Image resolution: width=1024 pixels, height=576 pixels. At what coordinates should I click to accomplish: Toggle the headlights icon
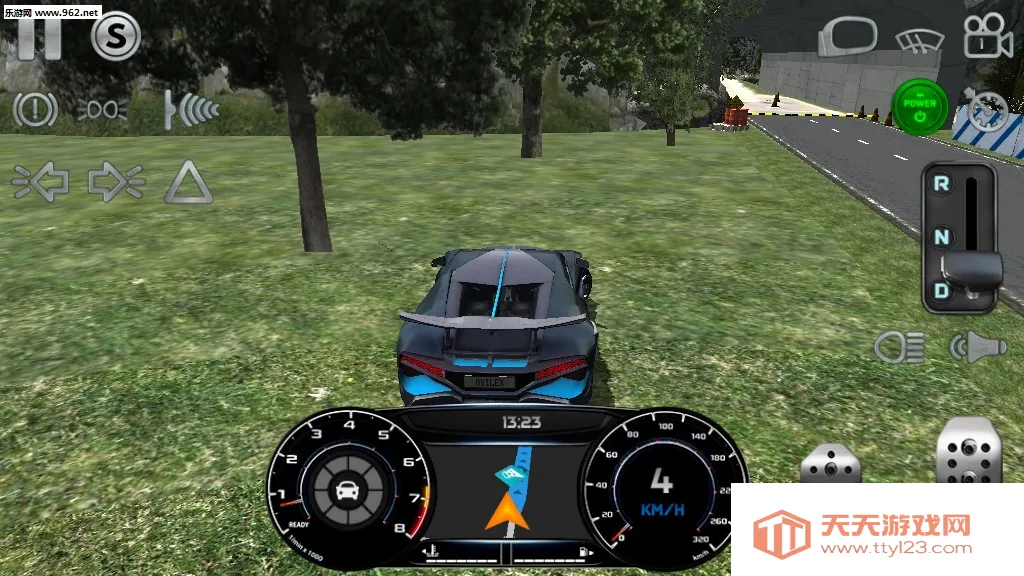[898, 347]
